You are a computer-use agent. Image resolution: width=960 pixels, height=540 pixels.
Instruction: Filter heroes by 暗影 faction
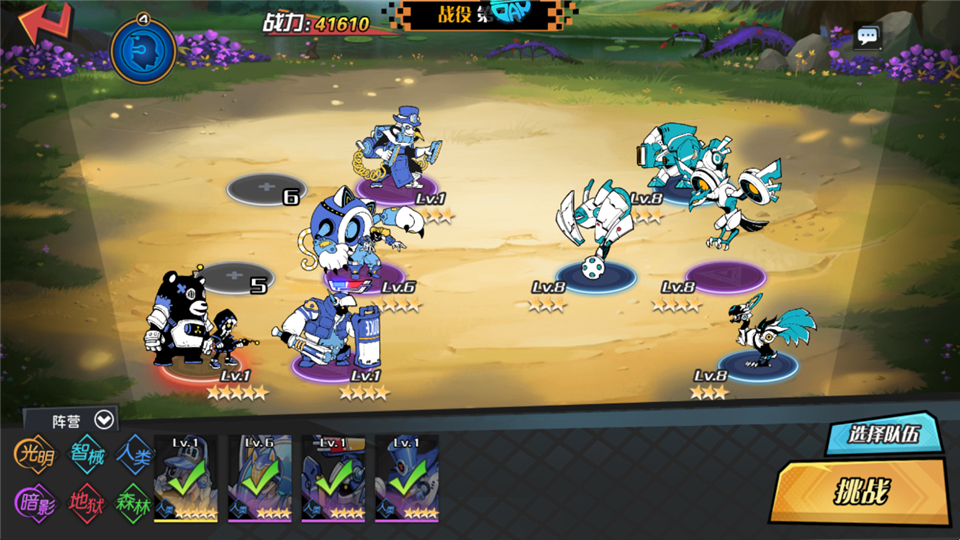point(34,500)
